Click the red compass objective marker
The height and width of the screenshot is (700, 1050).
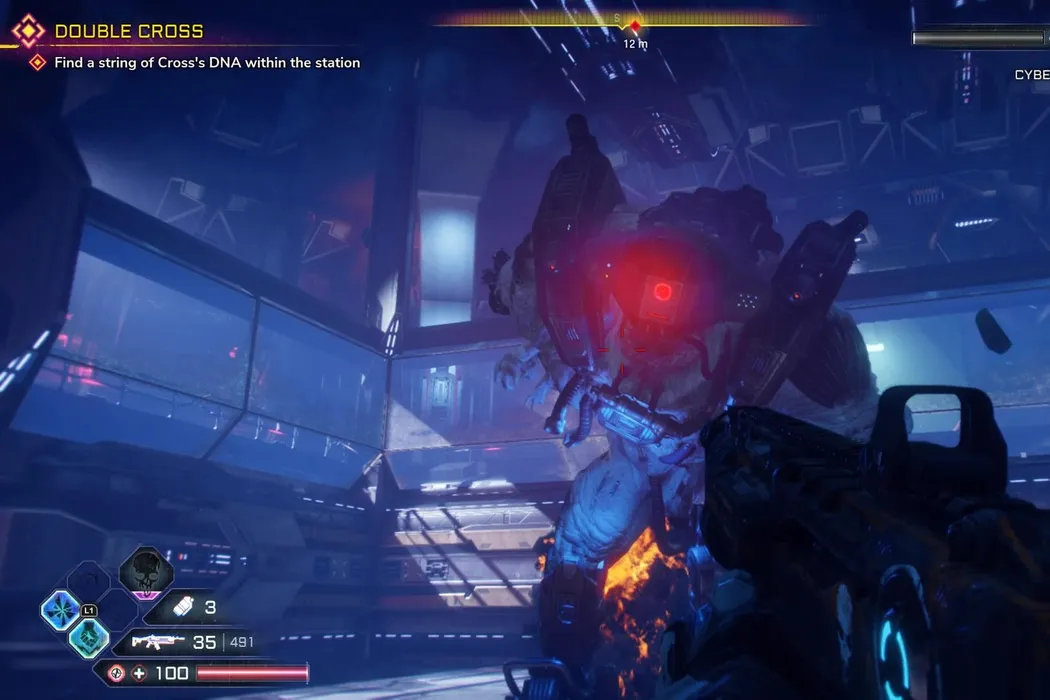click(x=633, y=24)
